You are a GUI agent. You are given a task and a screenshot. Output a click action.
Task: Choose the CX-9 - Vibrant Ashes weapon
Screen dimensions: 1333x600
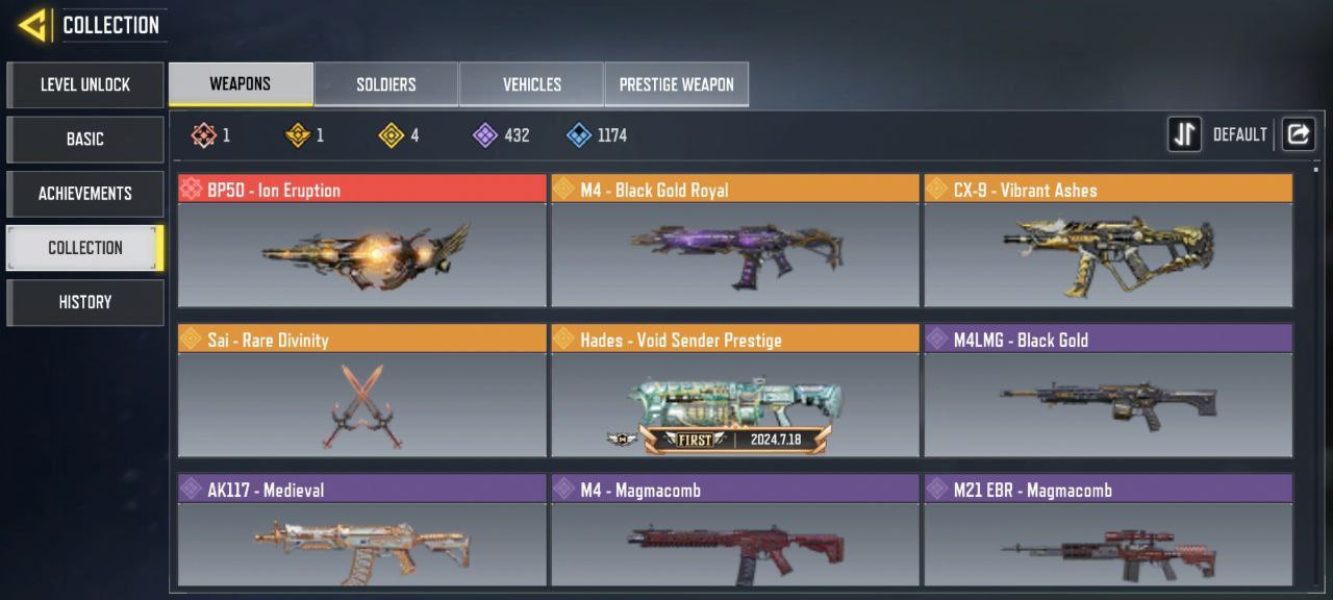pyautogui.click(x=1108, y=241)
